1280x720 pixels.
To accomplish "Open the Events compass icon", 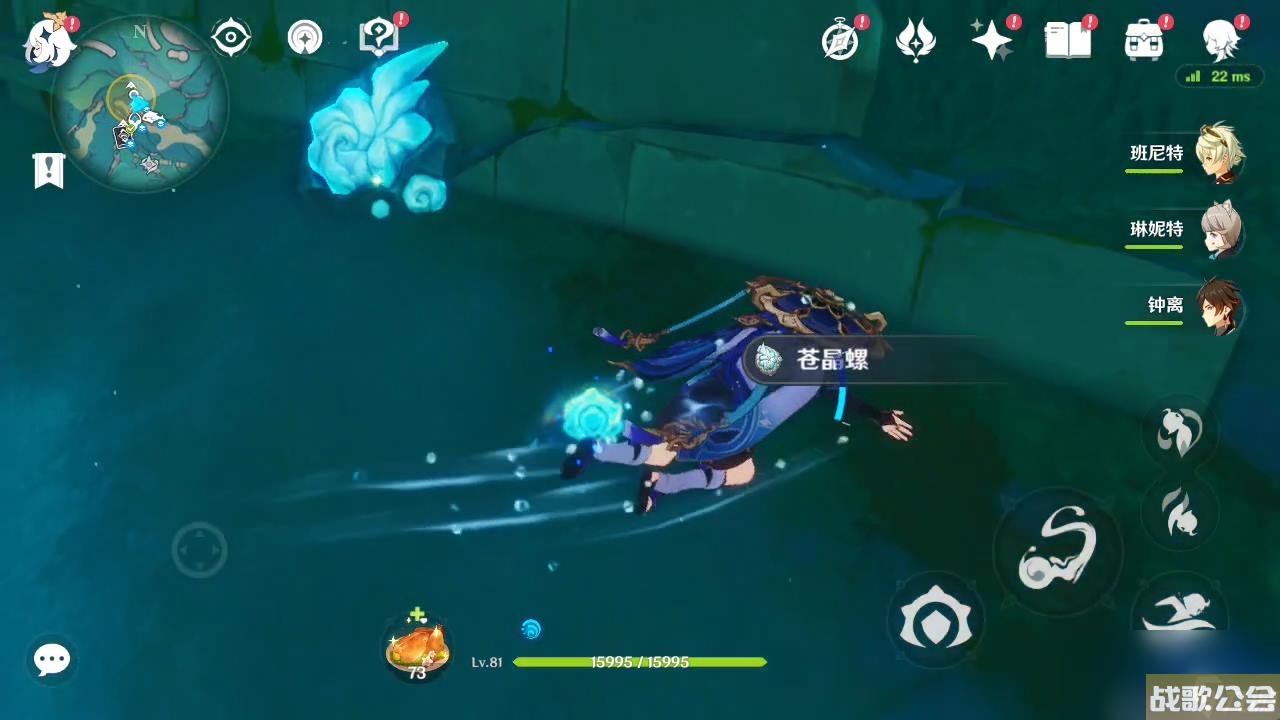I will [x=841, y=38].
